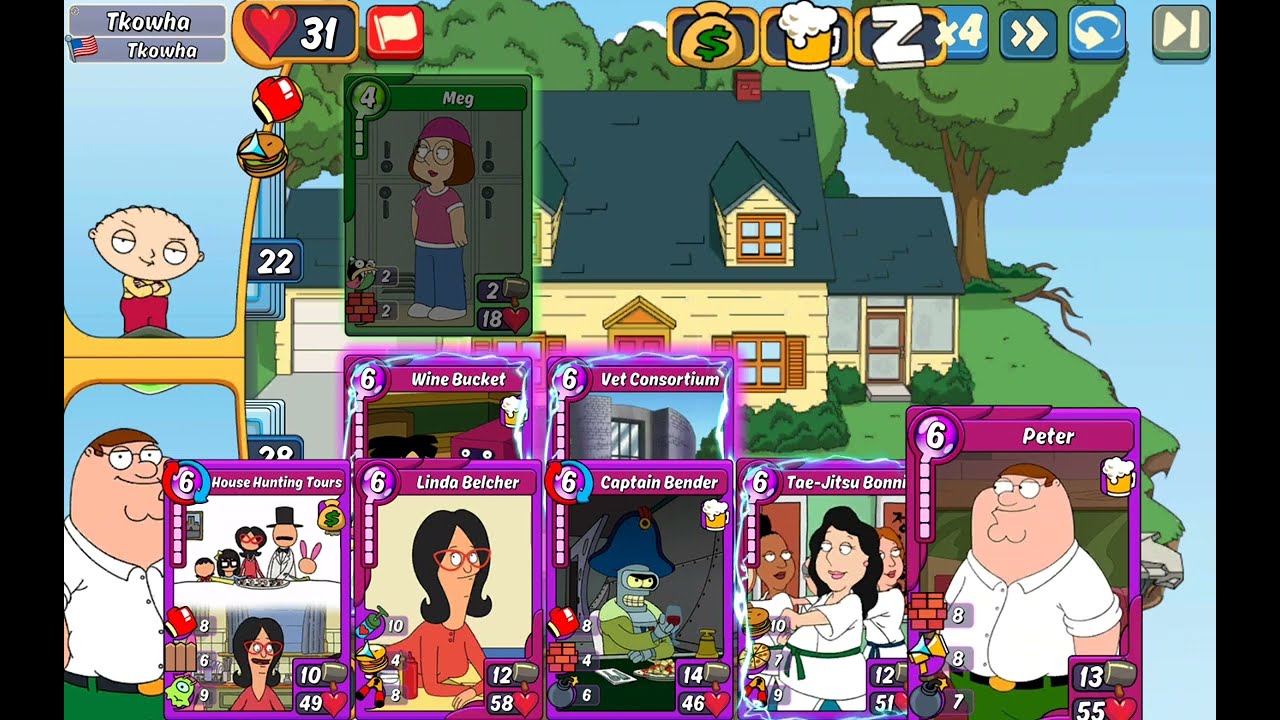
Task: Choose the Wine Bucket card
Action: pyautogui.click(x=438, y=410)
